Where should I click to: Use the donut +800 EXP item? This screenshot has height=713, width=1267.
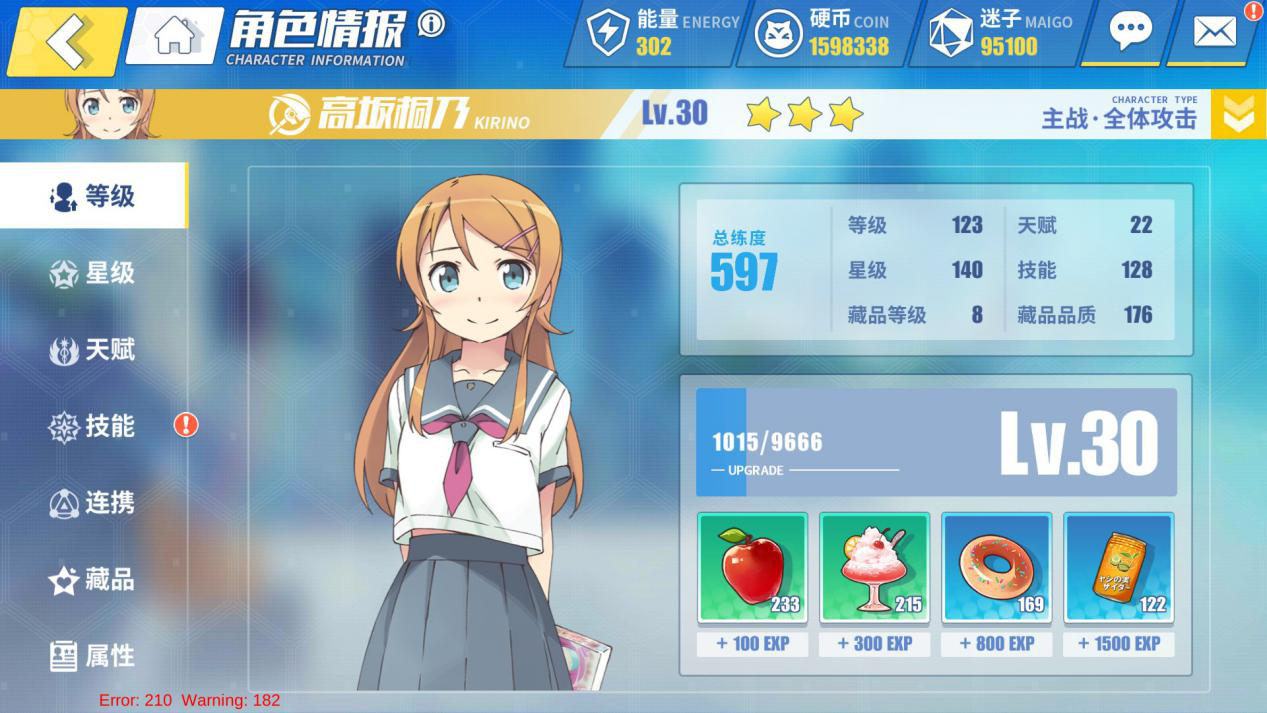tap(996, 568)
